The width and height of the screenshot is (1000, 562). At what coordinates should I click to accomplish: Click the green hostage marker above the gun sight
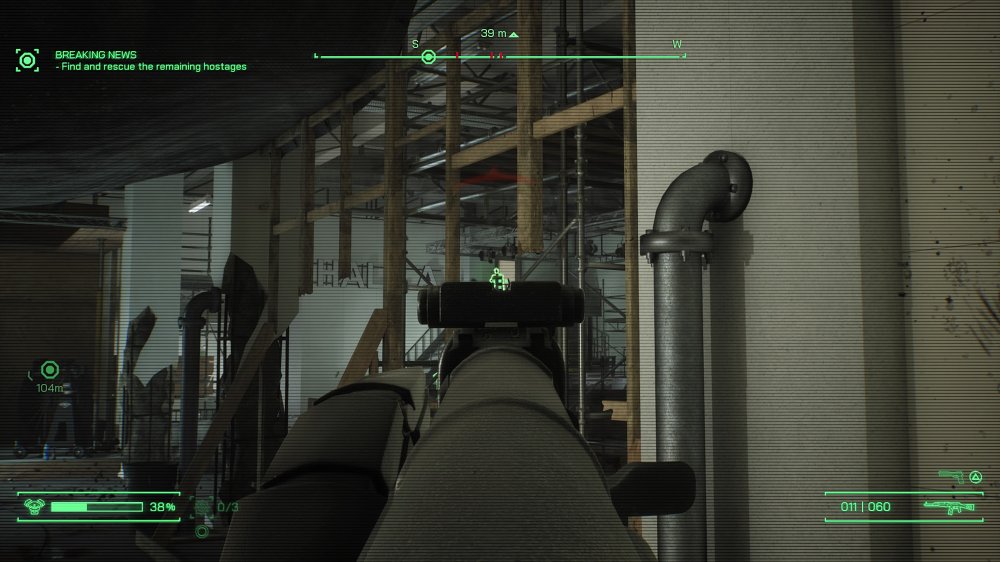pyautogui.click(x=498, y=281)
